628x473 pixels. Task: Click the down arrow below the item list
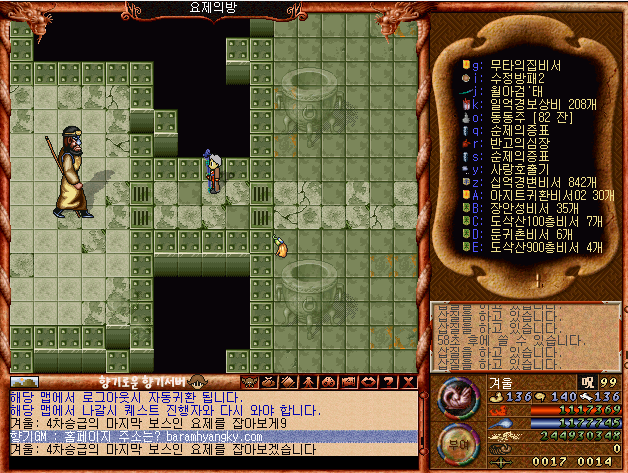[x=536, y=279]
